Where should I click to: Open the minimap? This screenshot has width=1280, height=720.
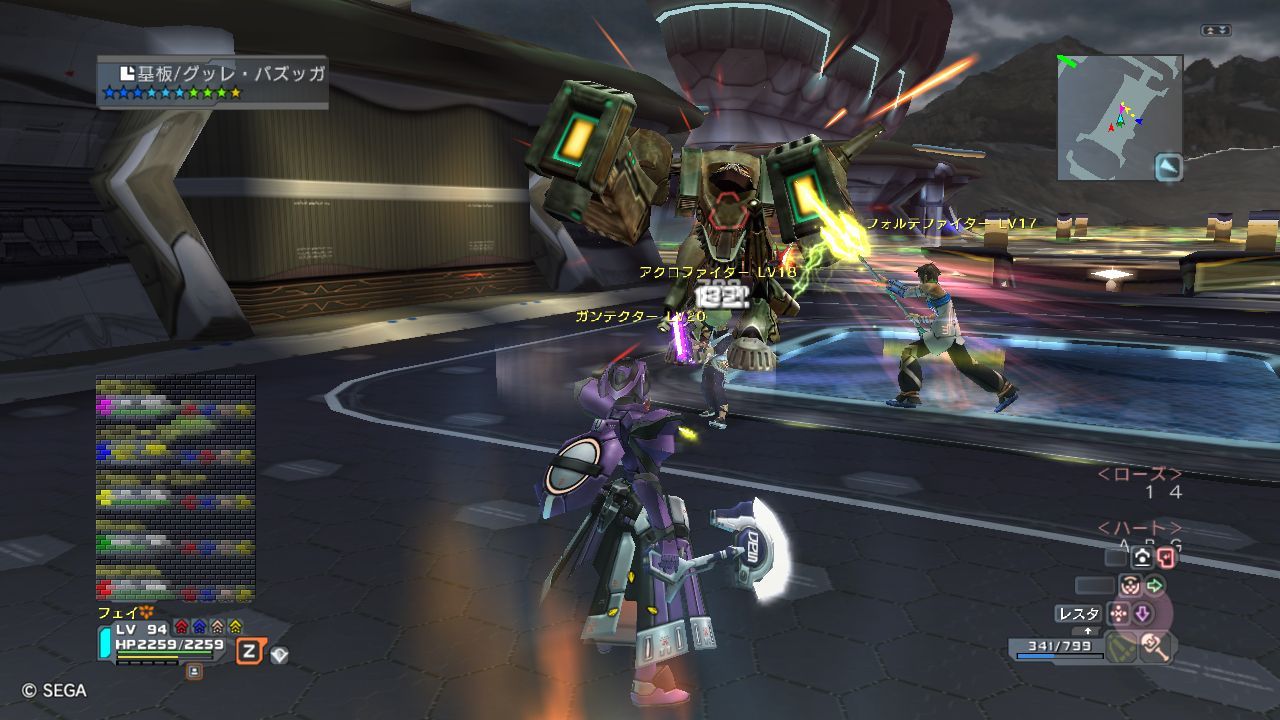[x=1119, y=116]
